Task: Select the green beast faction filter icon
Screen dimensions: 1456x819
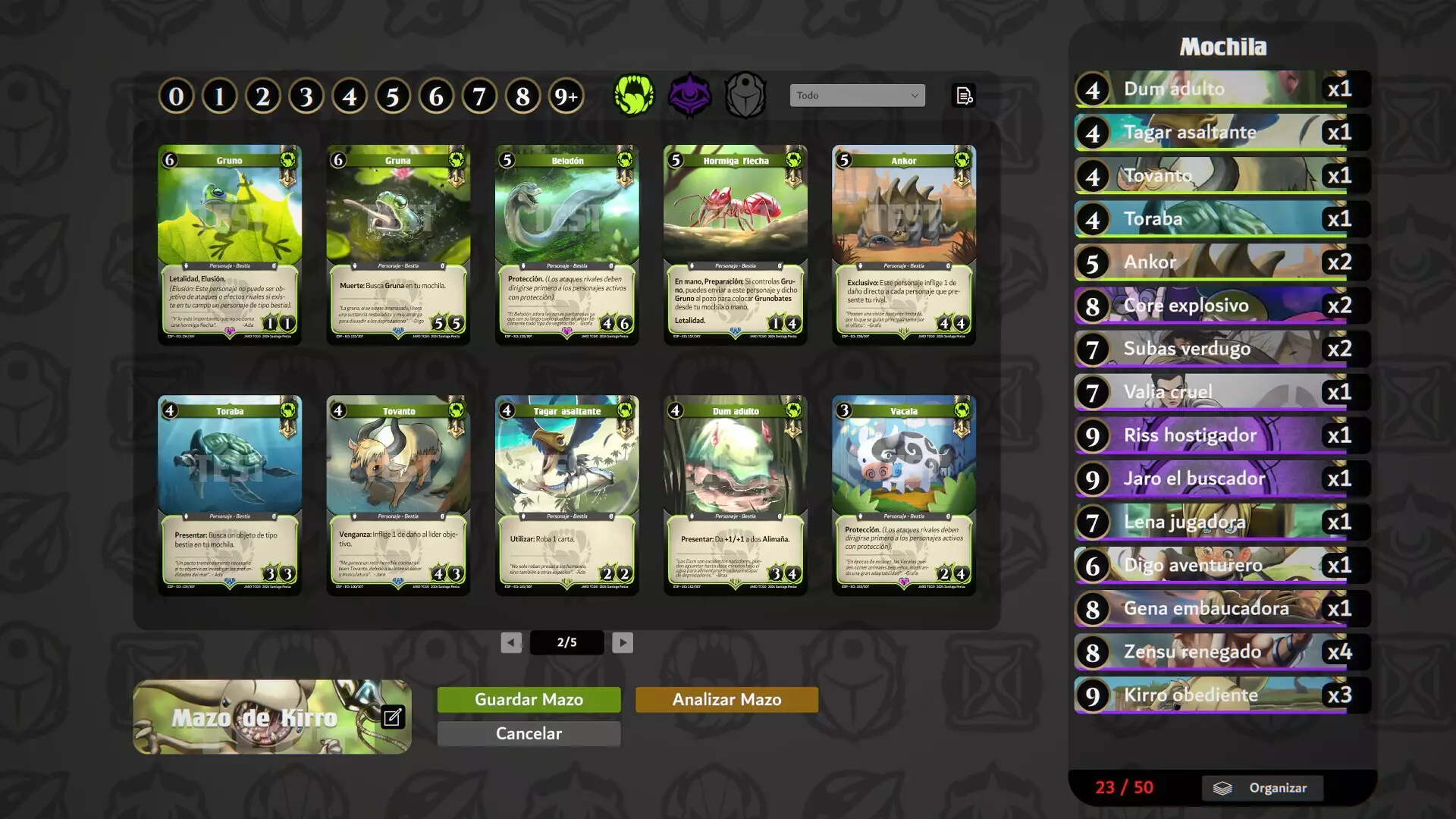Action: tap(635, 94)
